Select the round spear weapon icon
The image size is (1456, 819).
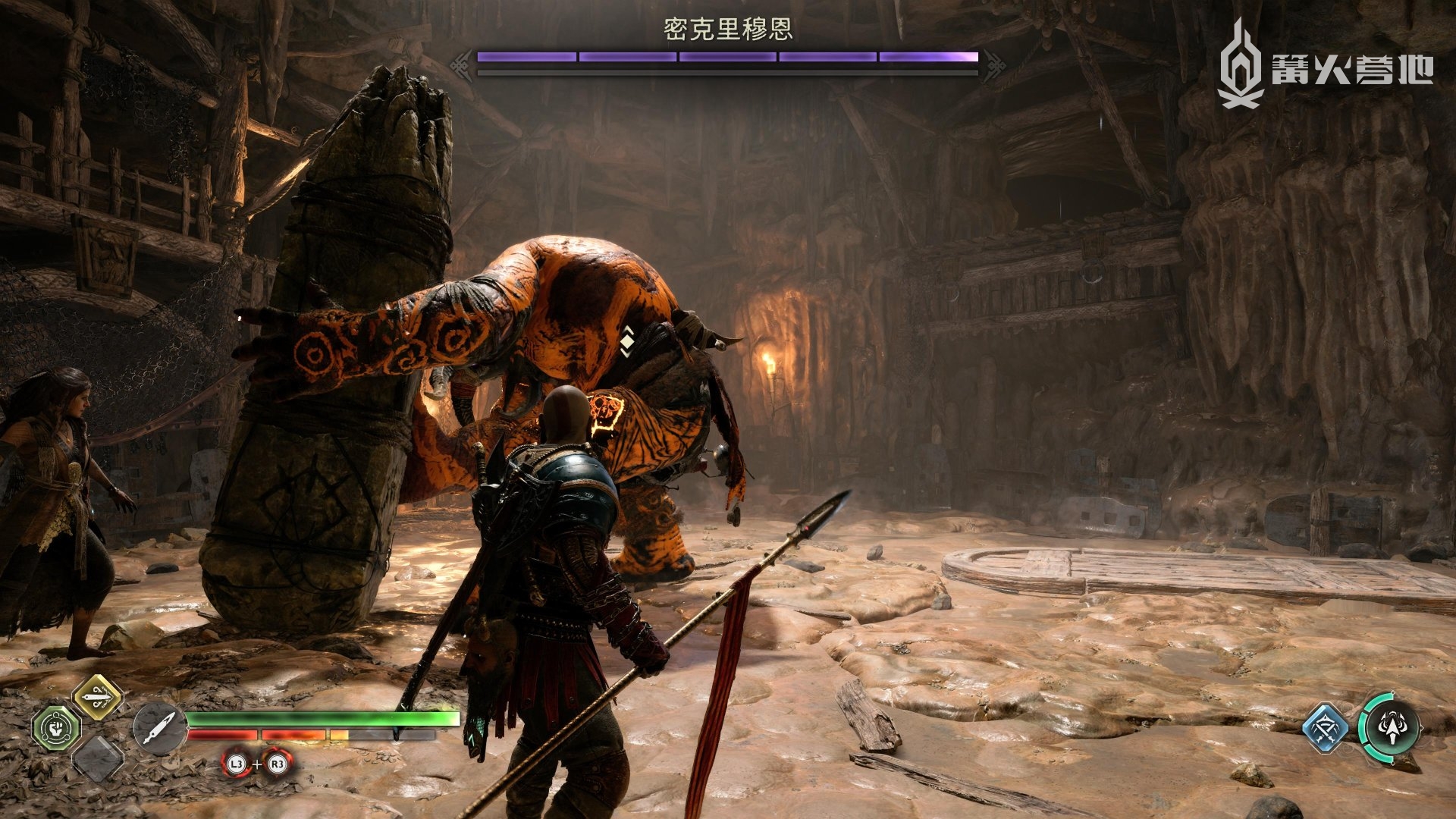coord(158,729)
